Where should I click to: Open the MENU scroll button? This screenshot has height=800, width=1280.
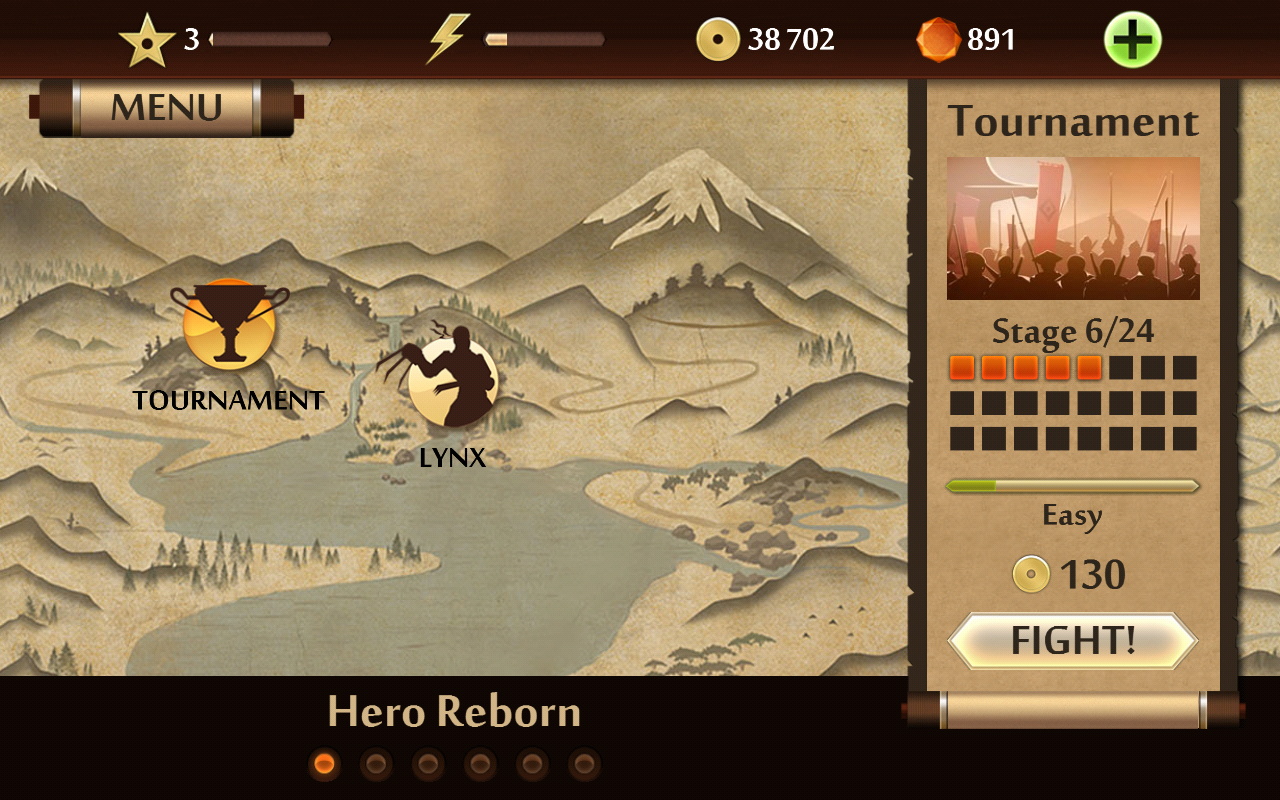(x=166, y=108)
